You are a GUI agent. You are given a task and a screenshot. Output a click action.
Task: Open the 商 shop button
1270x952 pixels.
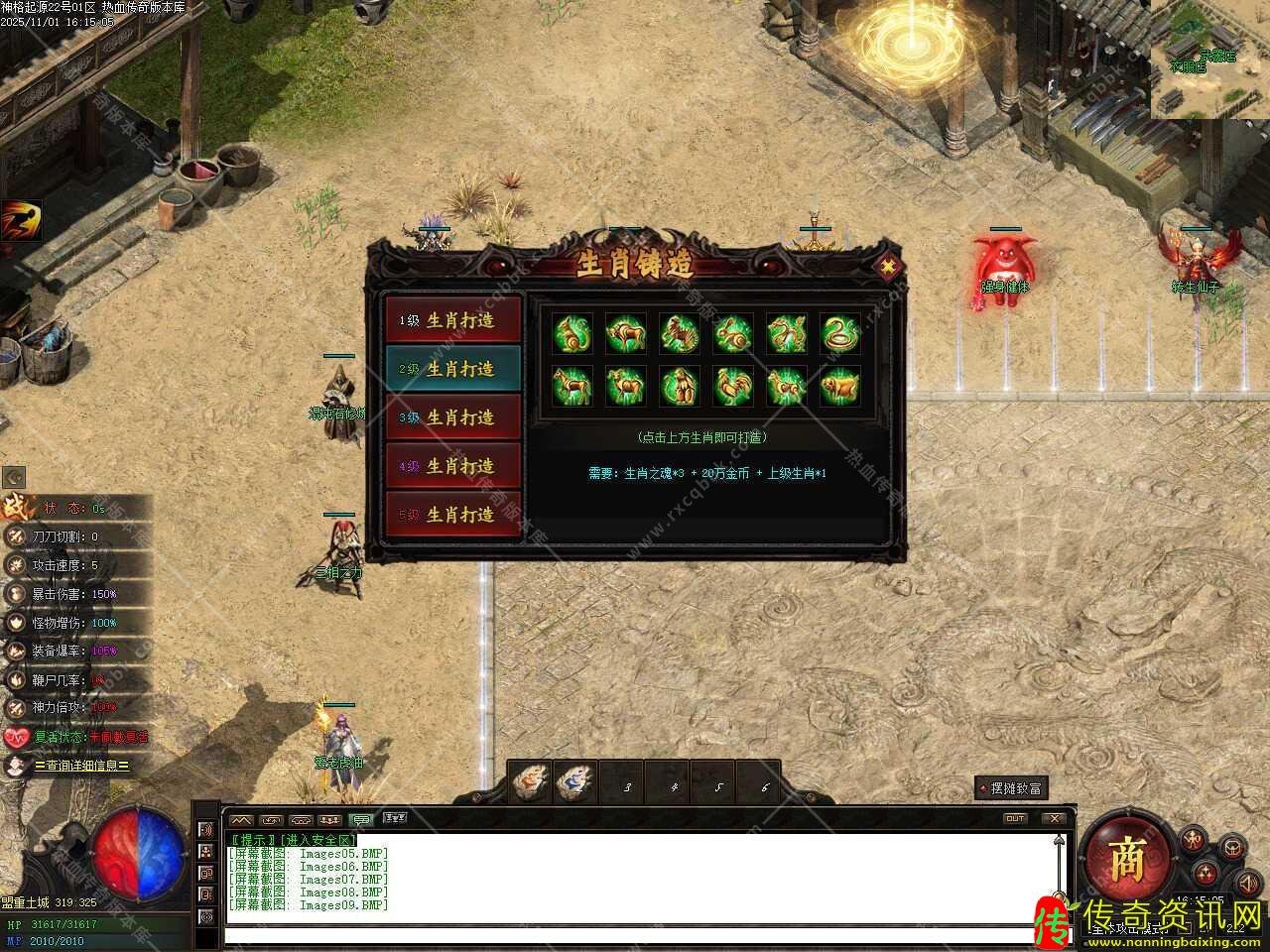pos(1126,861)
